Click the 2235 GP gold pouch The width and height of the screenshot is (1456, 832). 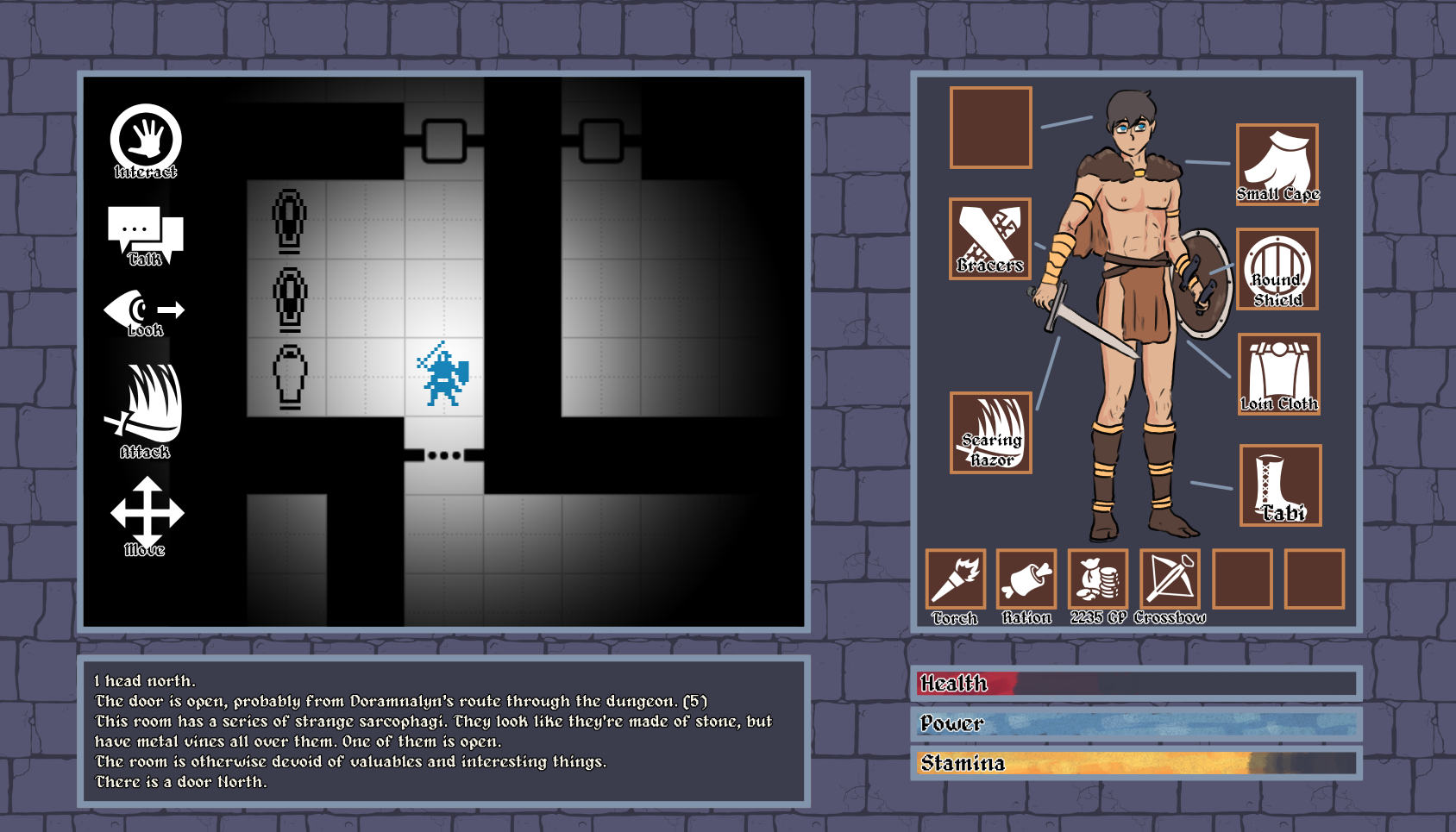(x=1098, y=579)
